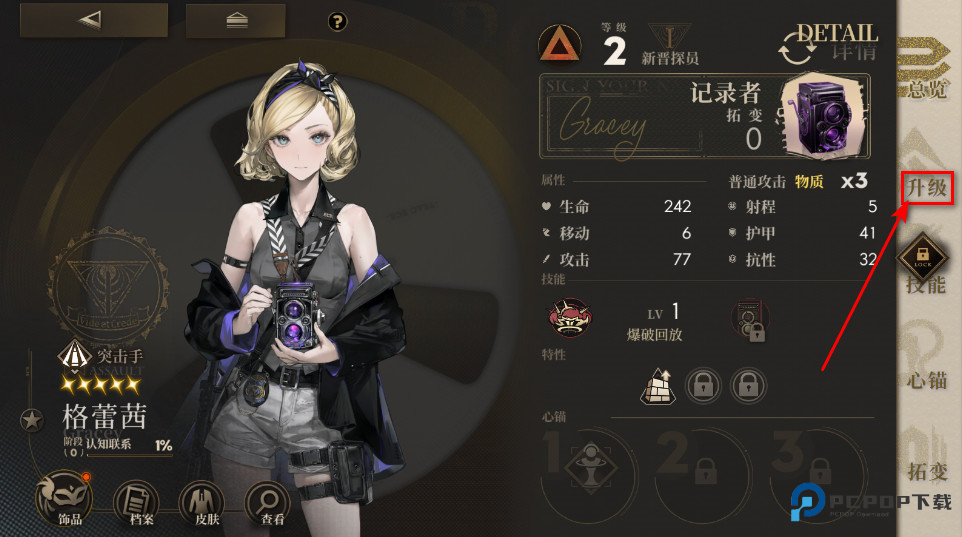Show help via the question mark icon
962x537 pixels.
tap(337, 21)
